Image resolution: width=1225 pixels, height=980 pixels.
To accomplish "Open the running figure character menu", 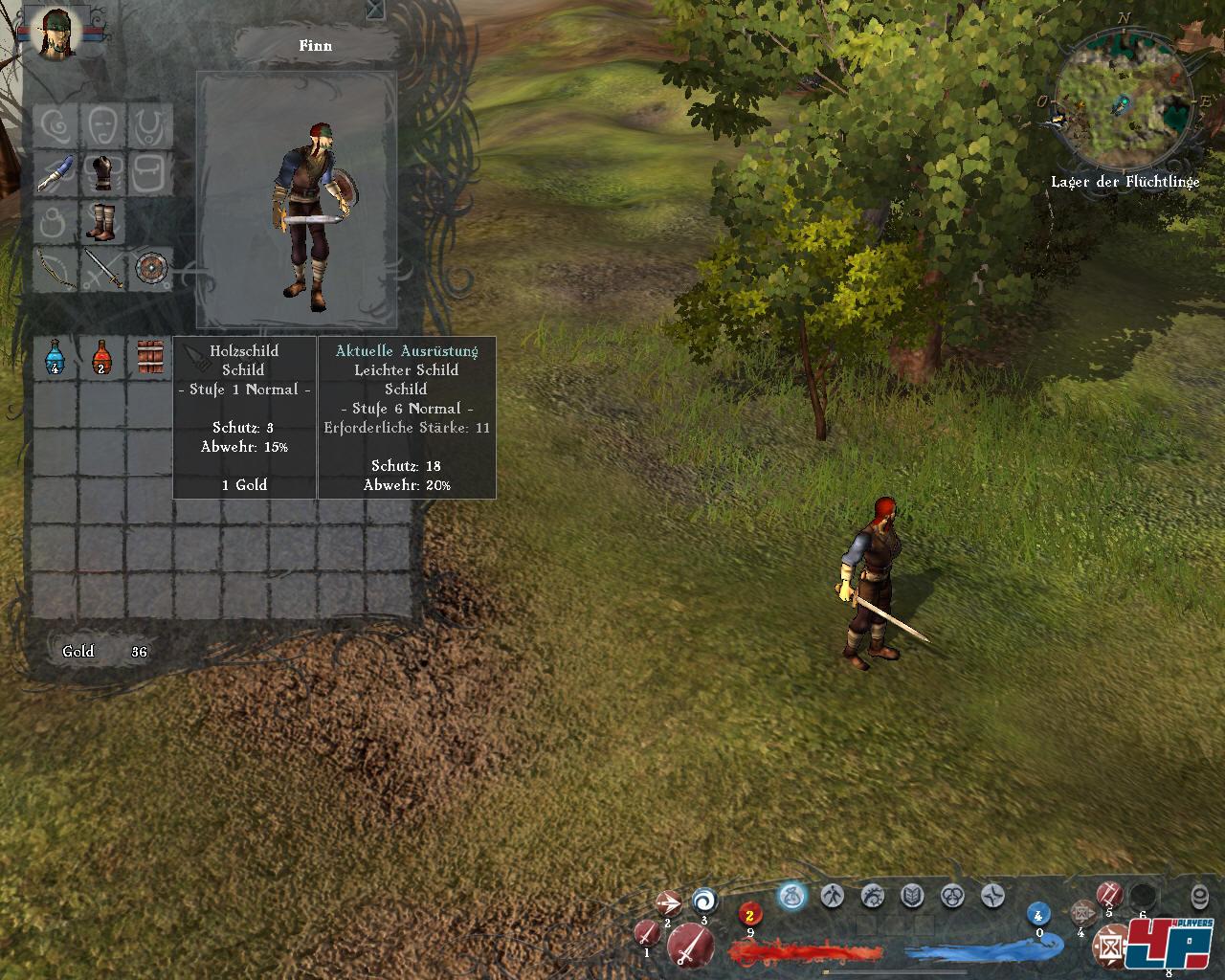I will click(833, 897).
